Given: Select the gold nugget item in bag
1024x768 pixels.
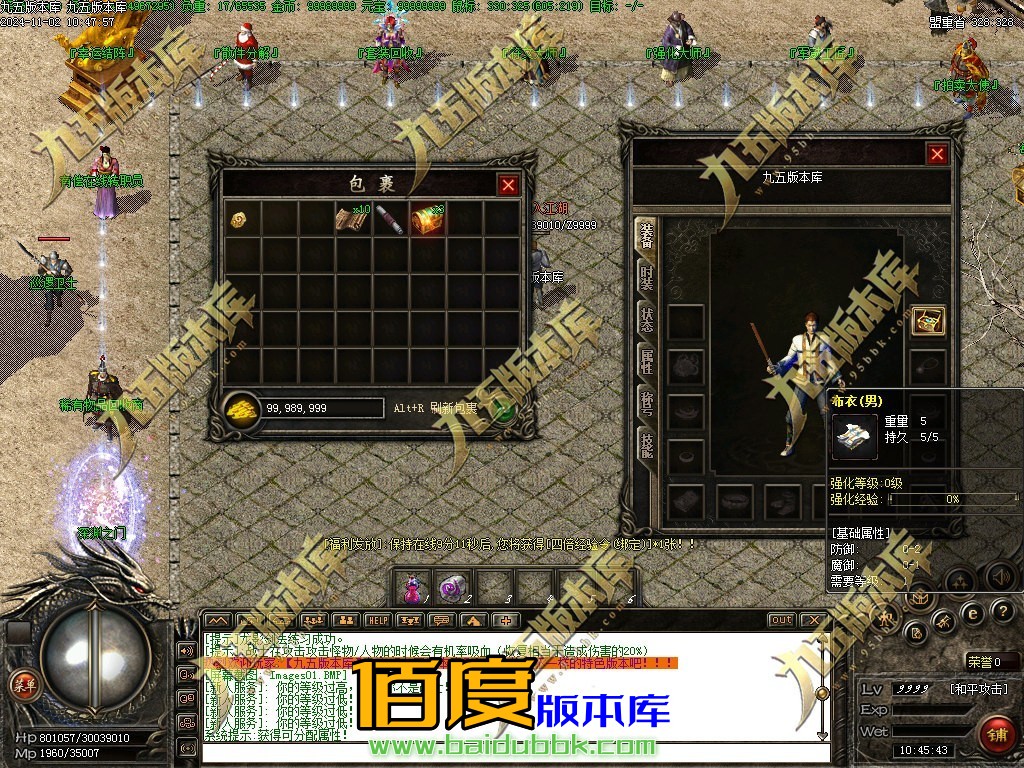Looking at the screenshot, I should 240,219.
